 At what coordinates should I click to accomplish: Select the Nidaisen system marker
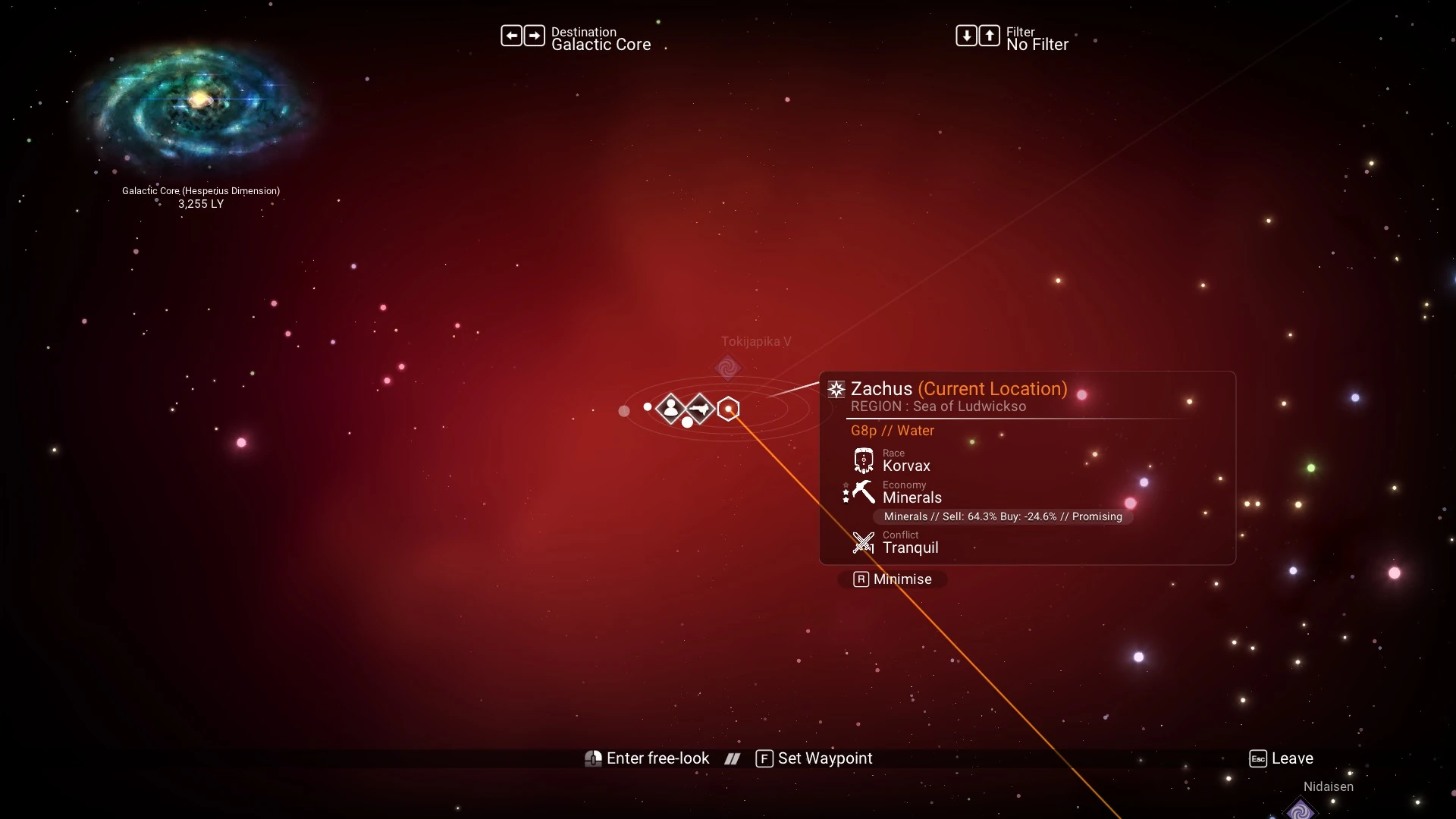click(x=1301, y=810)
